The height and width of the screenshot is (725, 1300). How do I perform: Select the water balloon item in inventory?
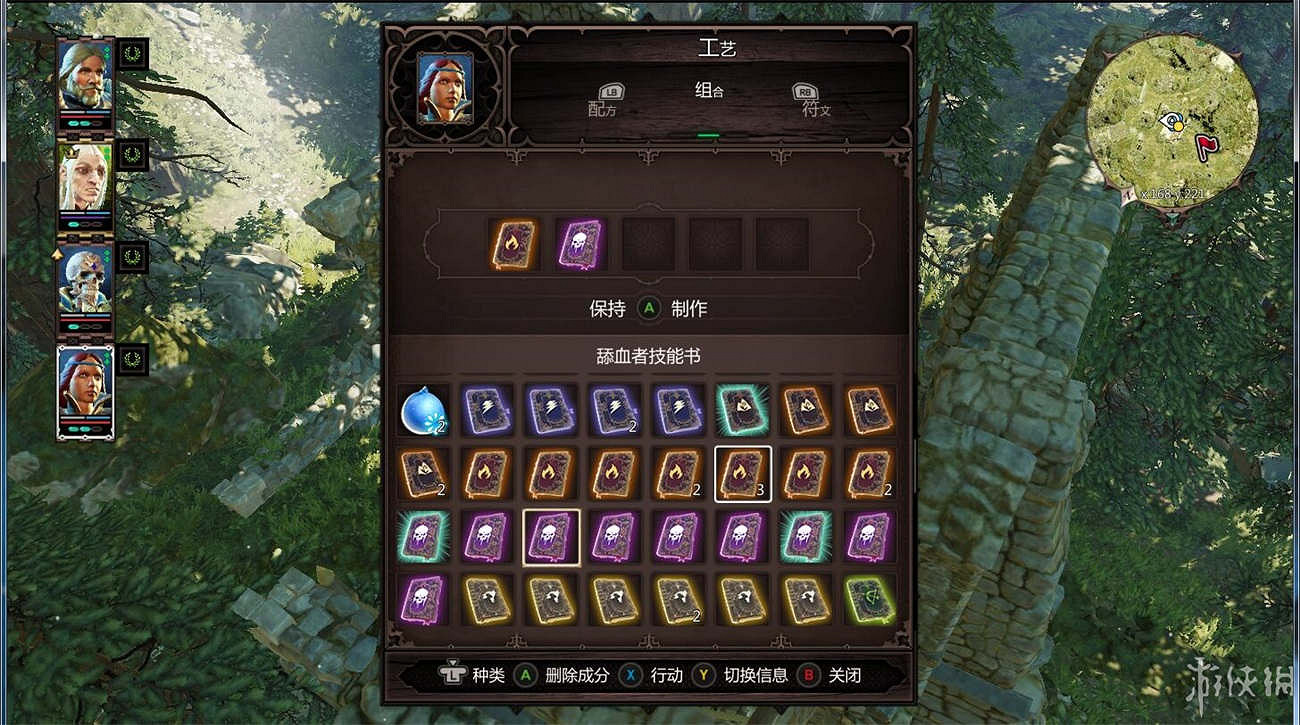(427, 409)
